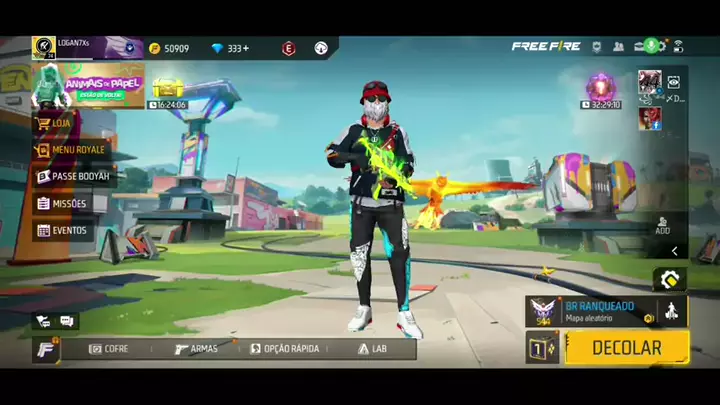The image size is (720, 405).
Task: Open the purple orb timed event
Action: [x=602, y=88]
